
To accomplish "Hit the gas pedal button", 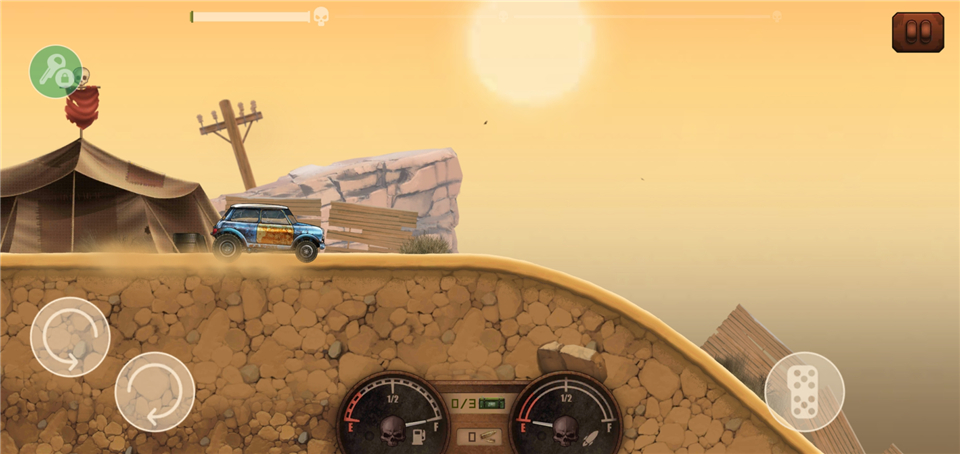I will 804,391.
